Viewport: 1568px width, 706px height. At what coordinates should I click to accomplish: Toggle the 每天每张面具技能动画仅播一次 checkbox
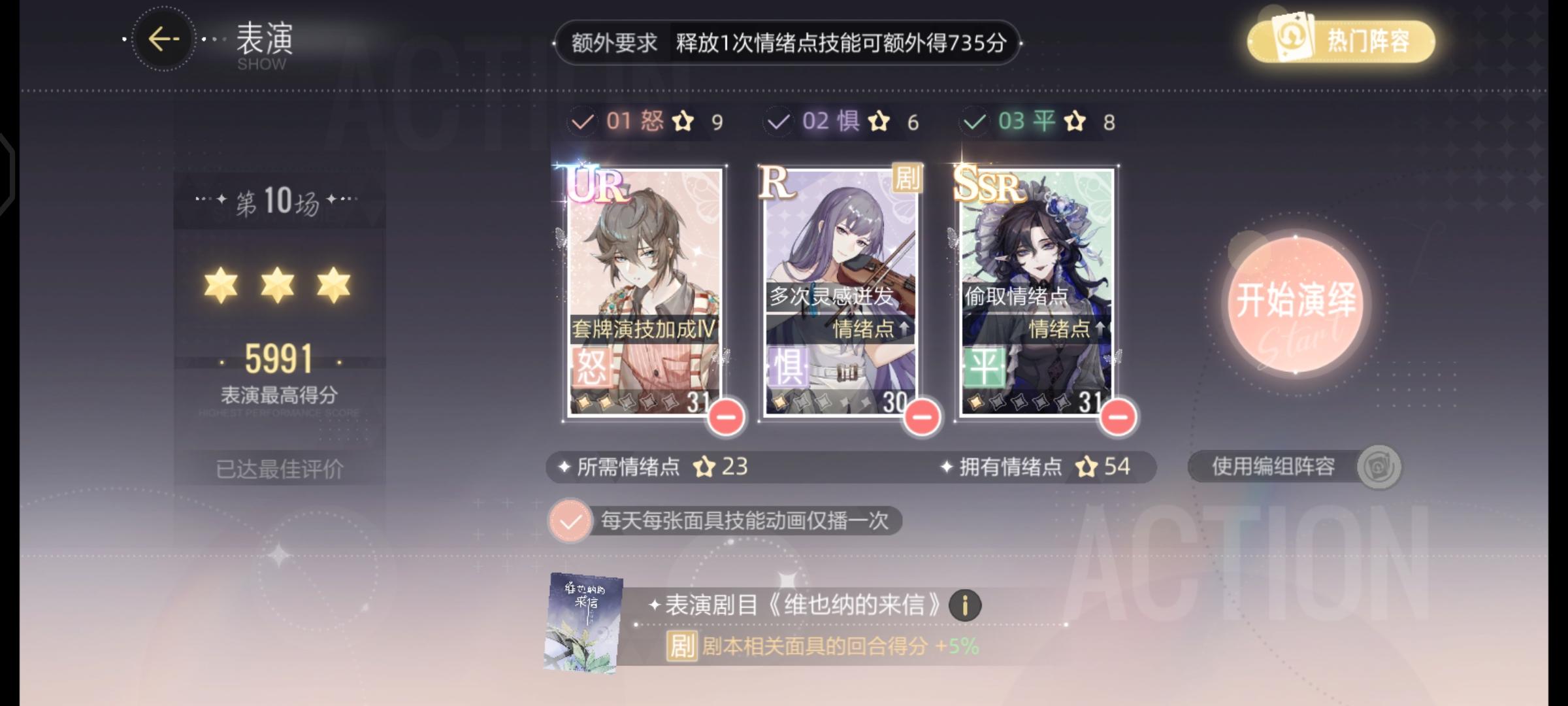571,520
